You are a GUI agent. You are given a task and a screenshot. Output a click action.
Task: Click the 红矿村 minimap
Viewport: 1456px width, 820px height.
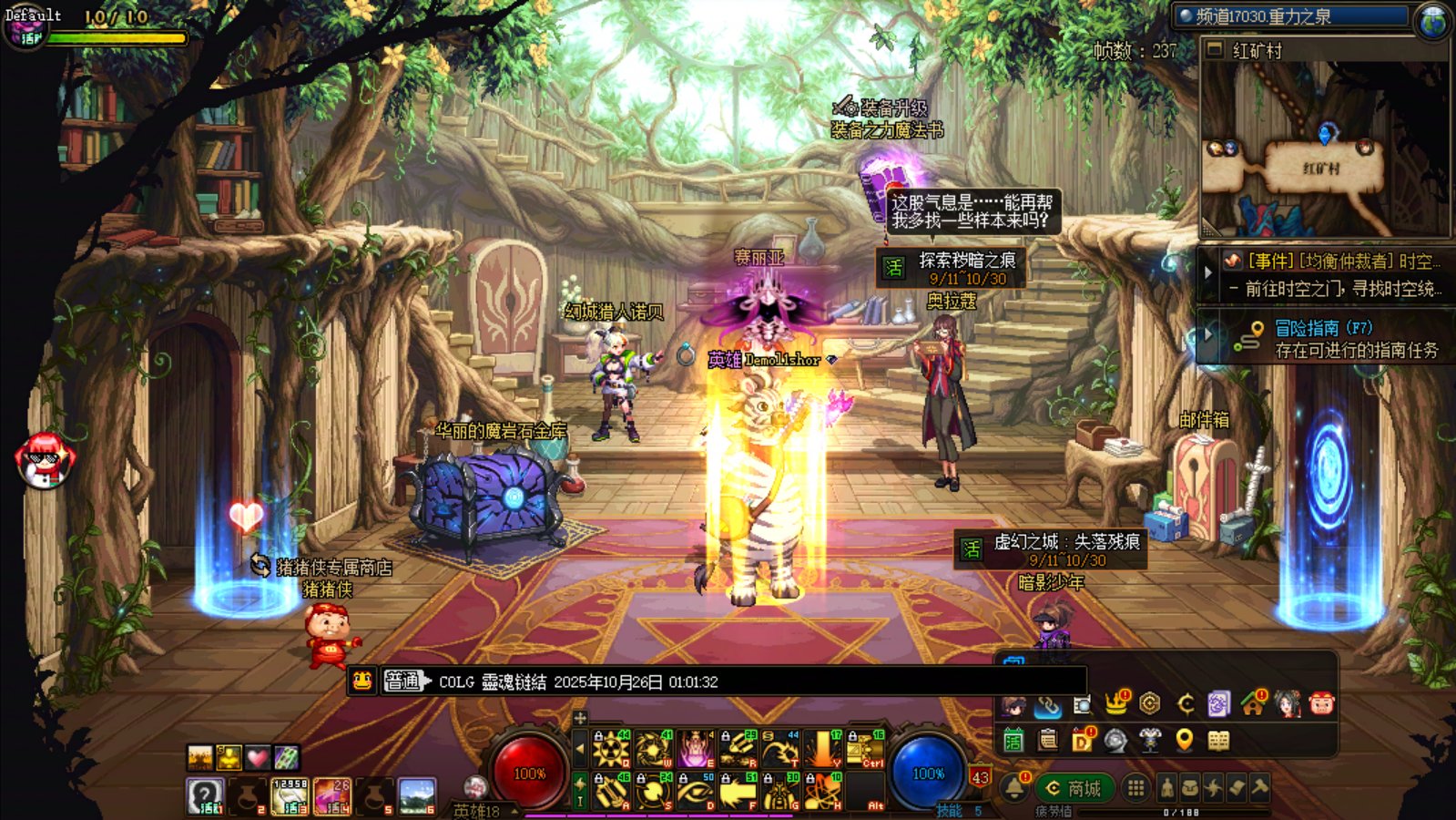tap(1324, 146)
